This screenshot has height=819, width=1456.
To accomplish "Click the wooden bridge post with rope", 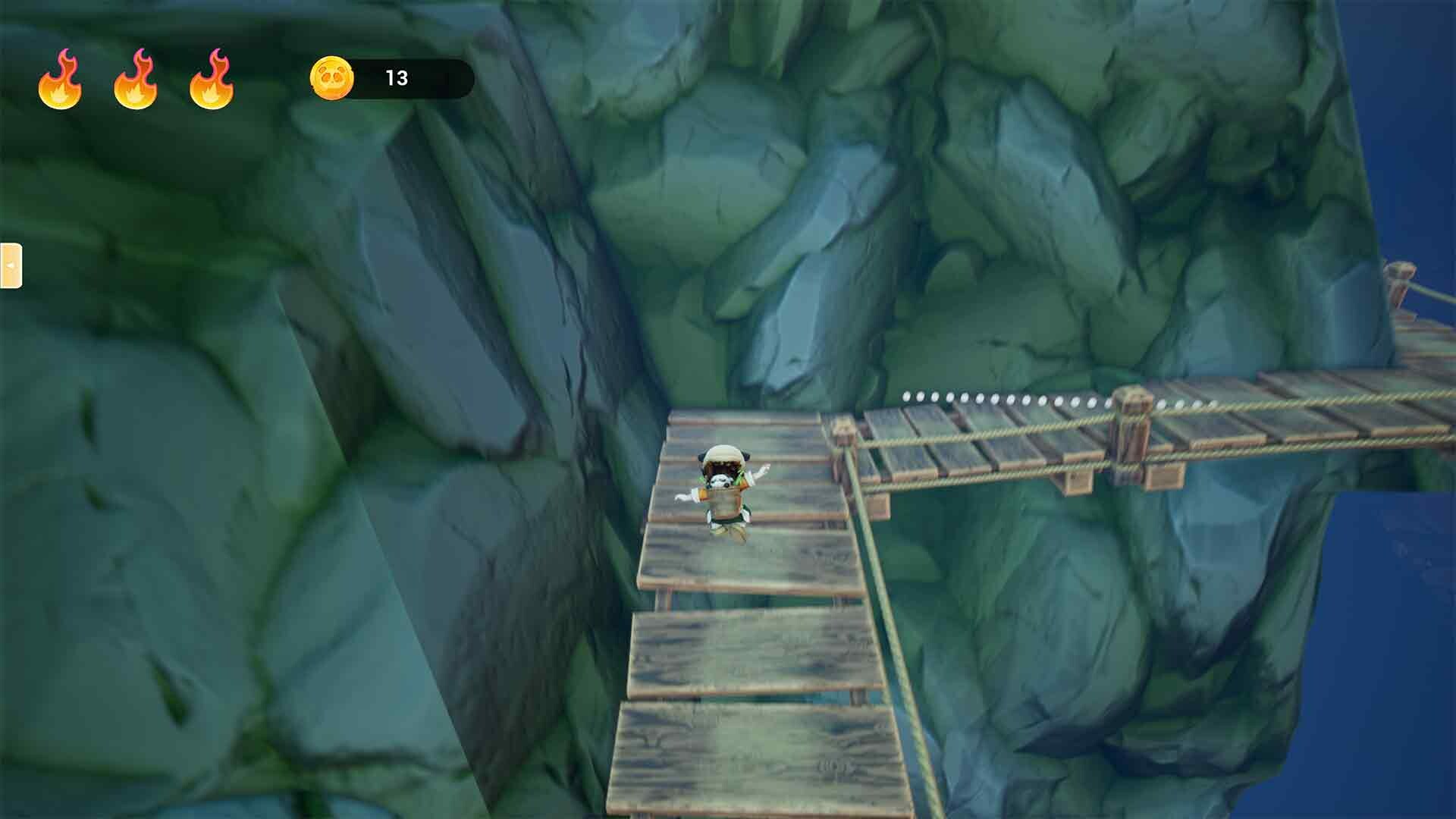I will tap(1134, 421).
